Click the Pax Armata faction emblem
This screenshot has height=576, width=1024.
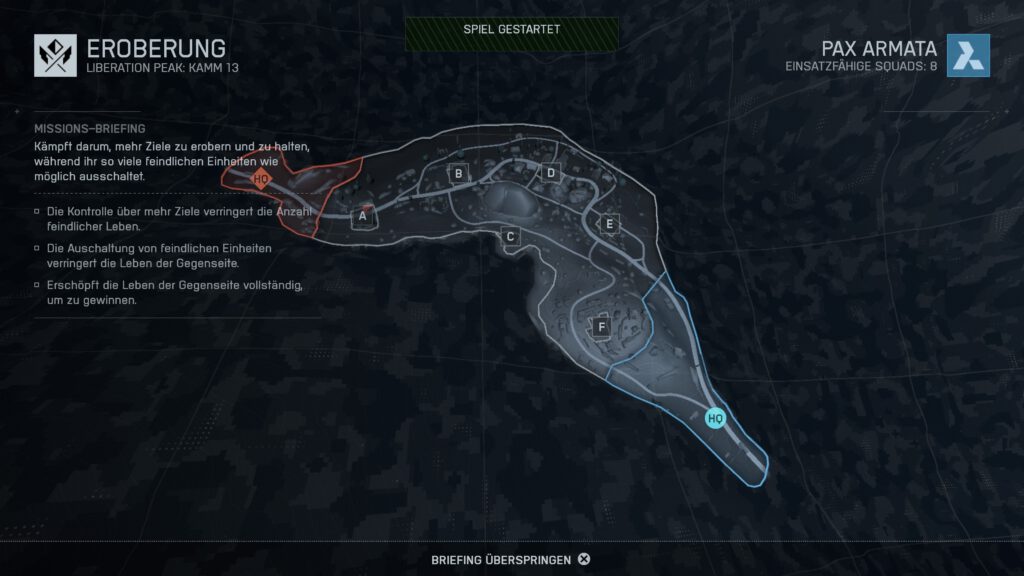pyautogui.click(x=968, y=55)
